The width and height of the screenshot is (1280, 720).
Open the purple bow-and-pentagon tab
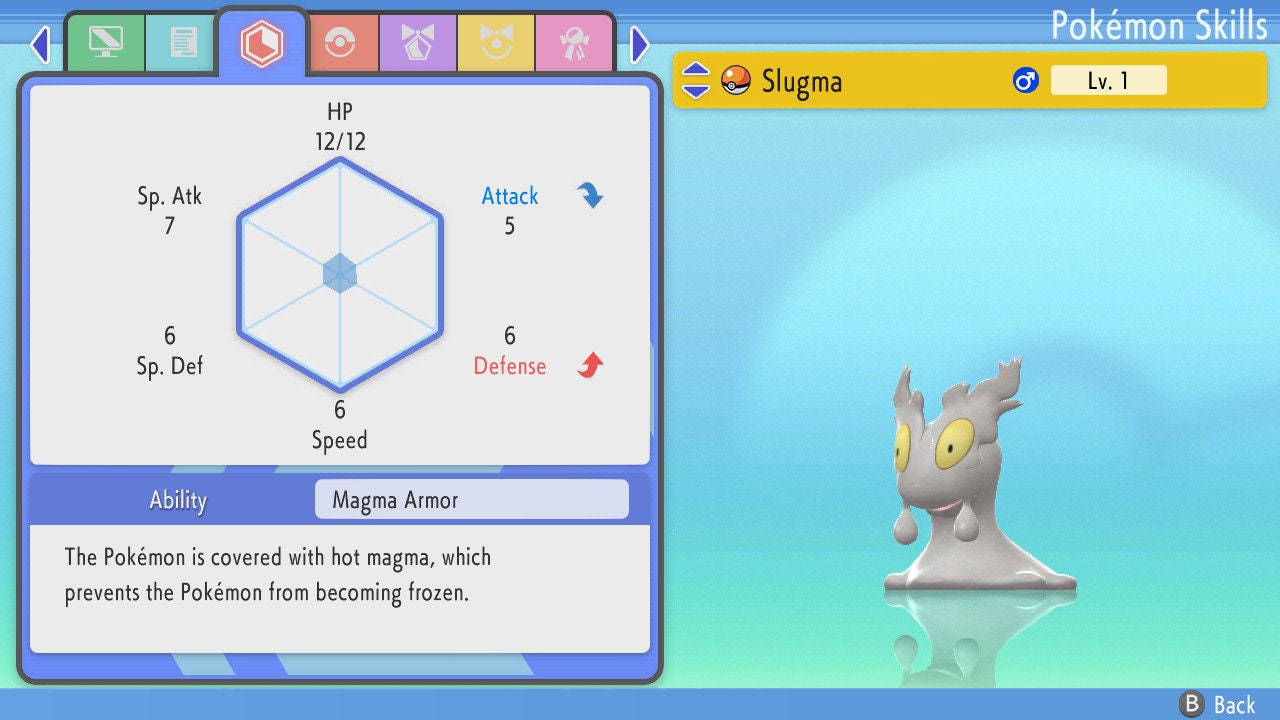418,43
